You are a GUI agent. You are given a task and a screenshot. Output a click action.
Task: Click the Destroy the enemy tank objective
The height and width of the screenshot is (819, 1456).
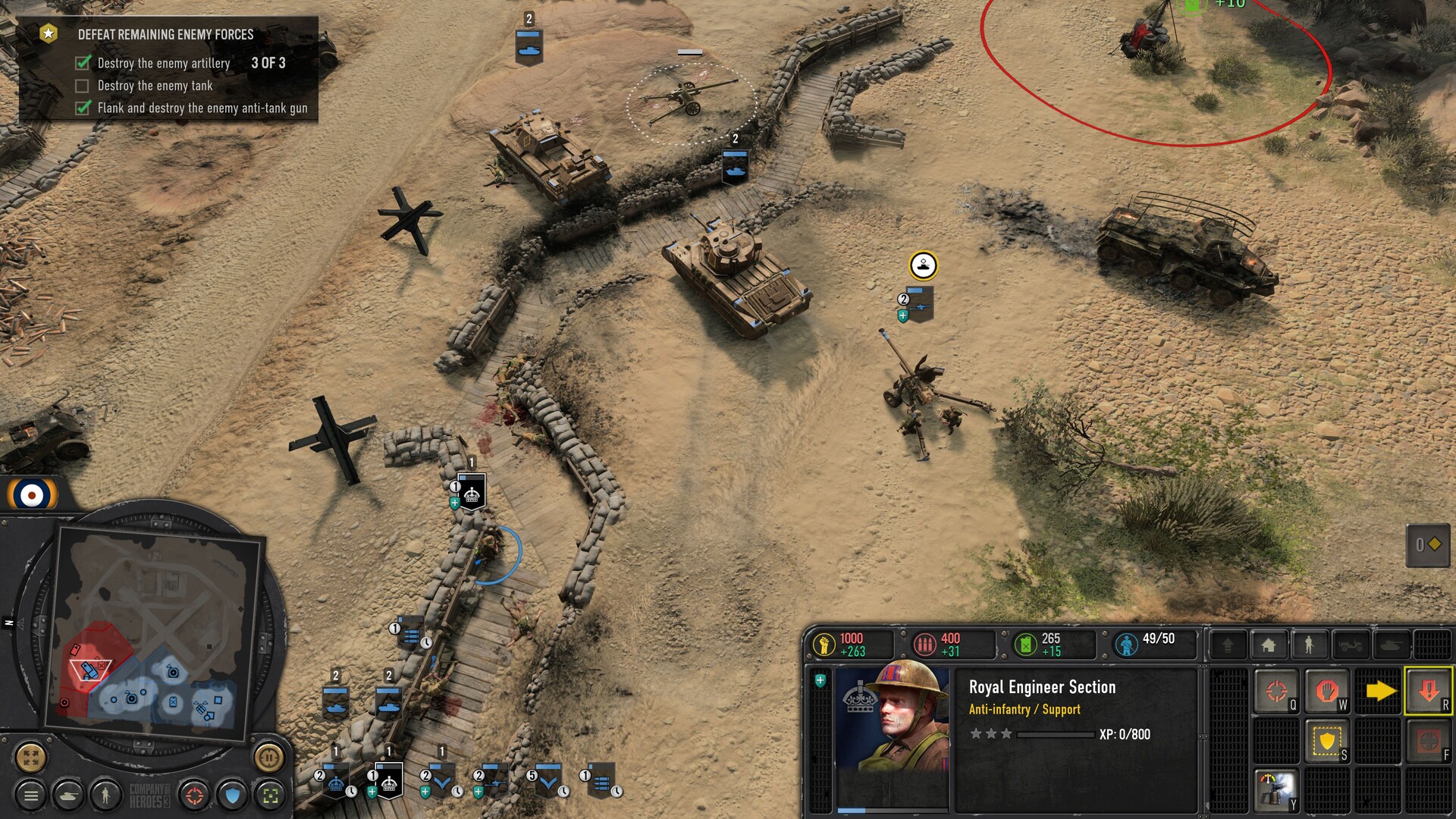[155, 86]
